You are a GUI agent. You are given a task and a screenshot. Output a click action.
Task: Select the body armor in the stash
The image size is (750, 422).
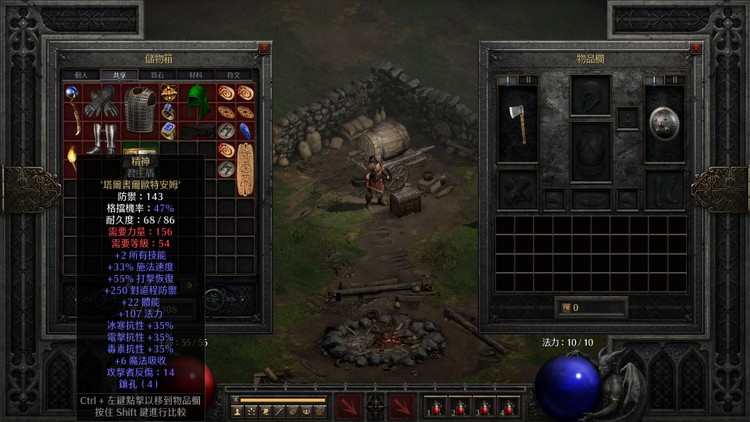tap(140, 108)
